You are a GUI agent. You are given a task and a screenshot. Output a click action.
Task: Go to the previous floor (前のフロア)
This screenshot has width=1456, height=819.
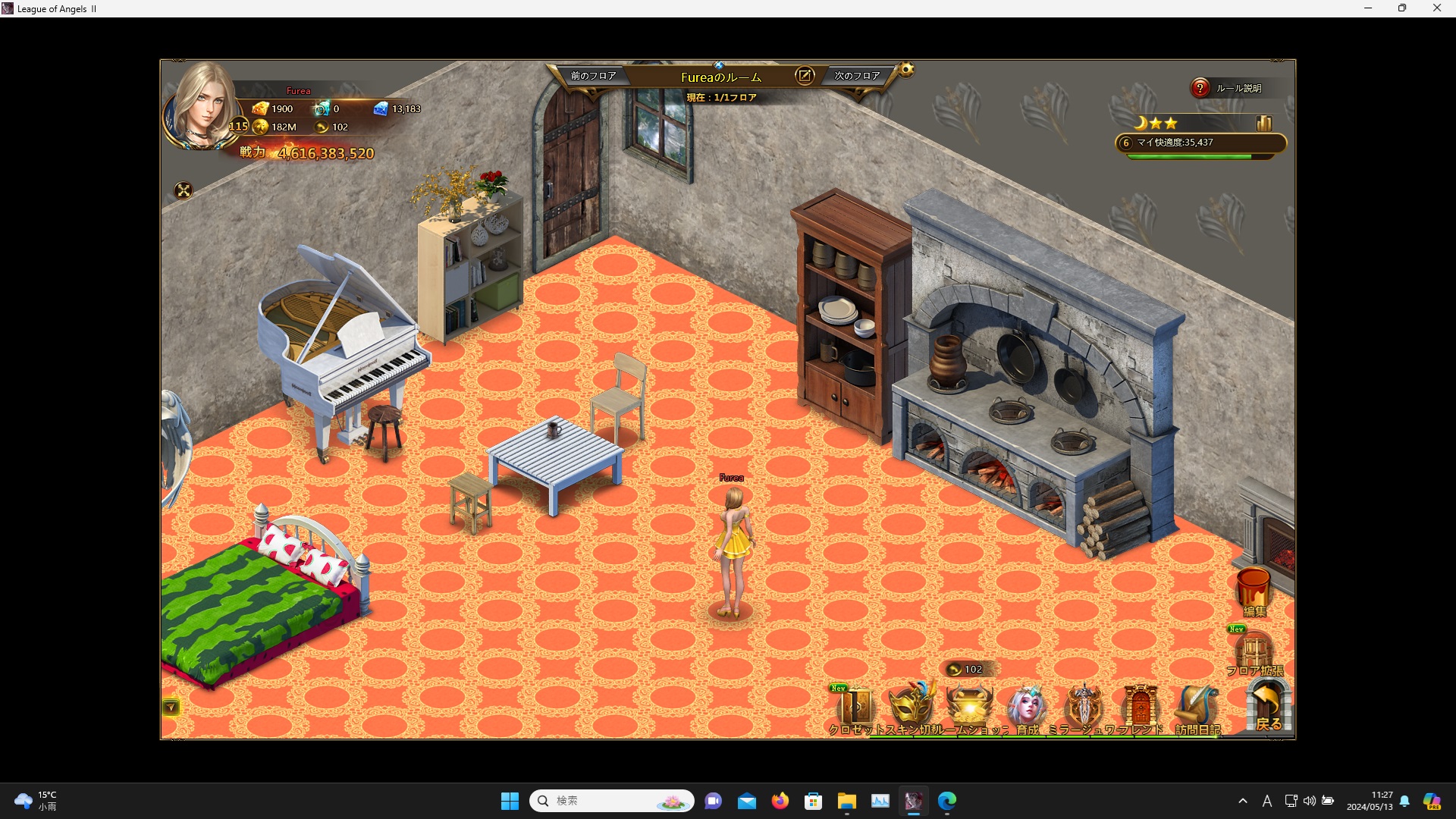tap(593, 76)
